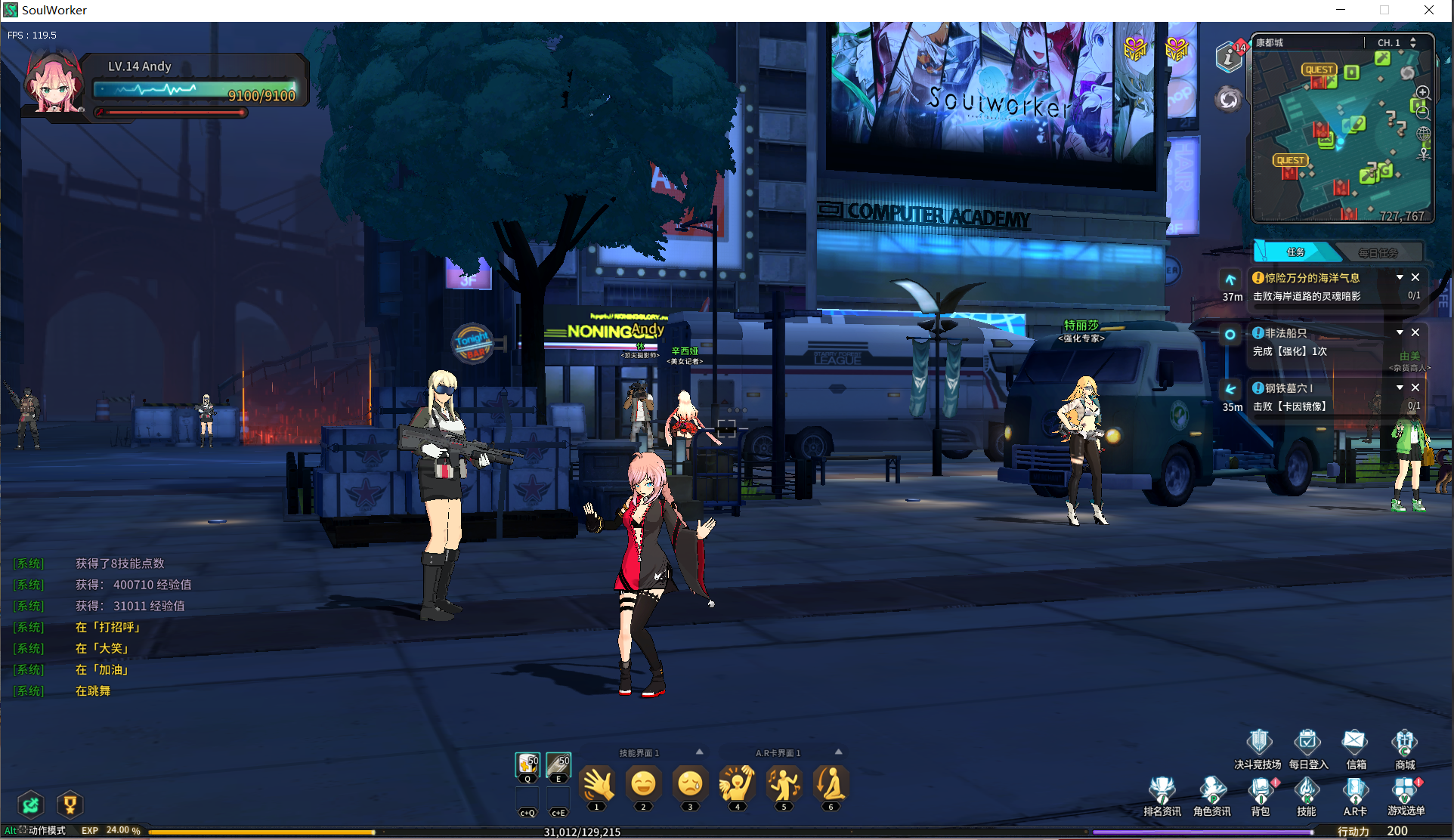
Task: Click the minimap's zoom-in magnifier button
Action: tap(1423, 93)
